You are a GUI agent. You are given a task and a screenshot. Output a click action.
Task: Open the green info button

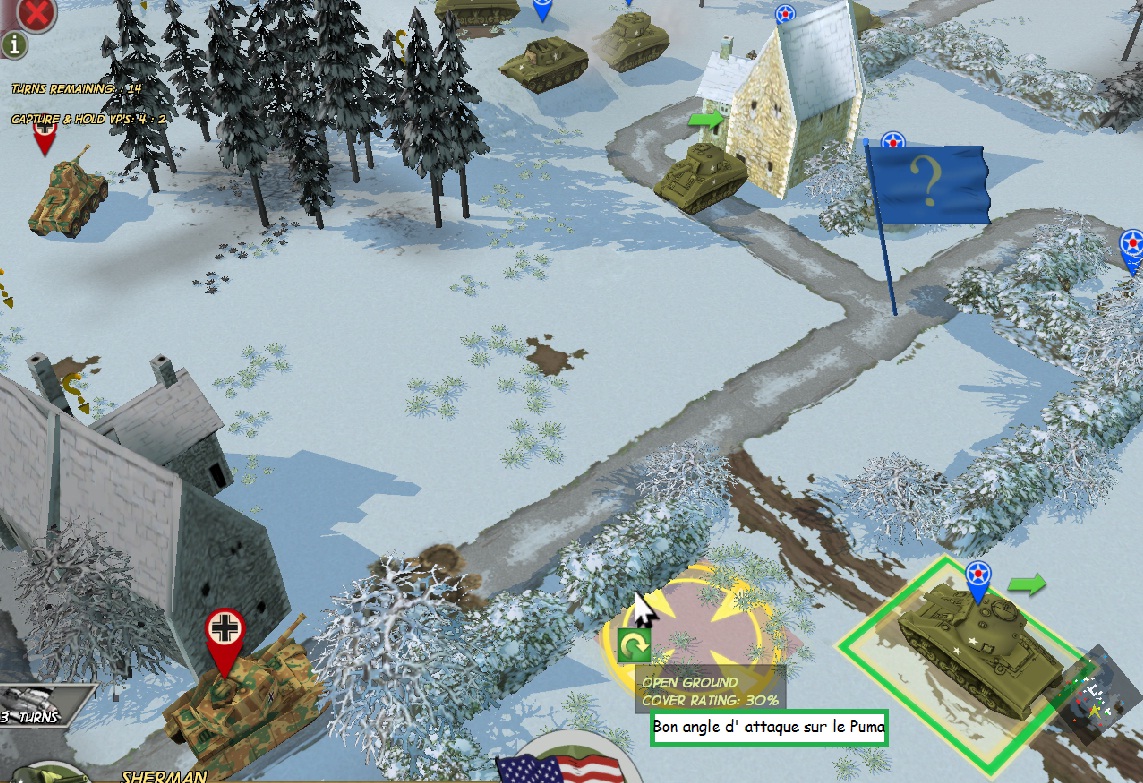tap(19, 44)
